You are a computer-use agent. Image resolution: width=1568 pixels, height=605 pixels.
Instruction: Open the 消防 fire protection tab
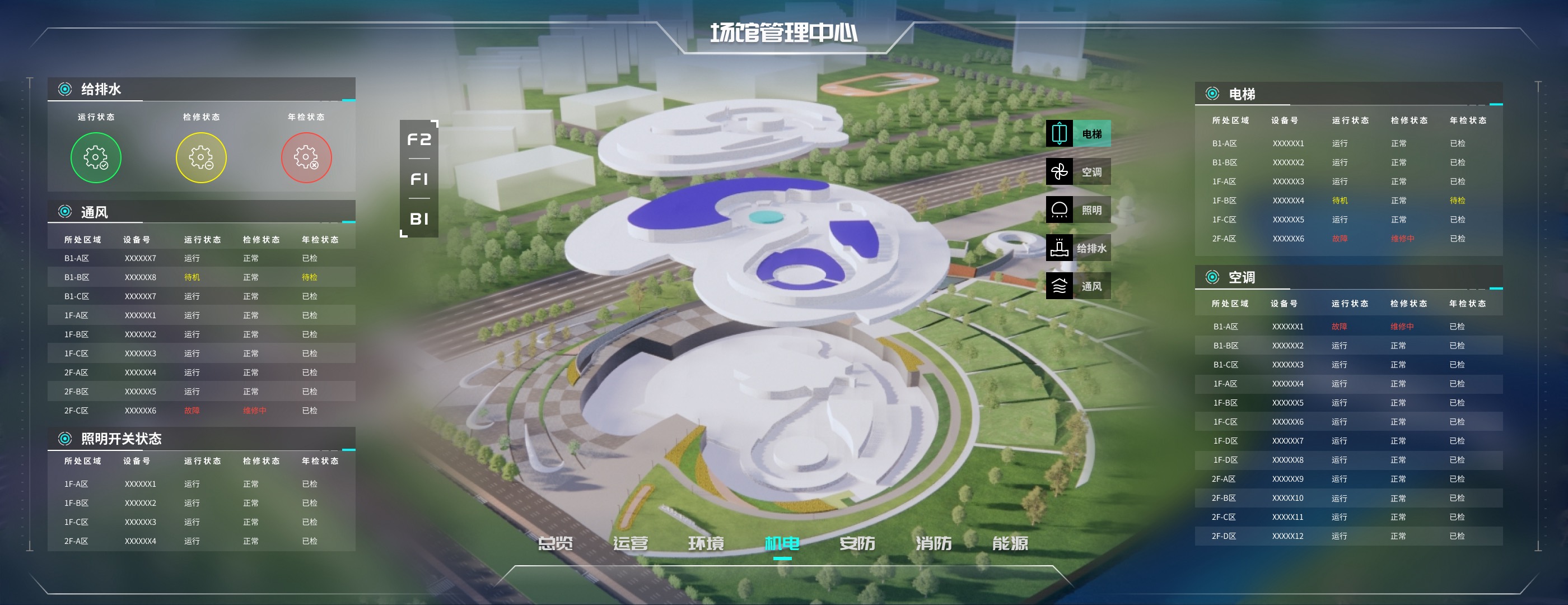pyautogui.click(x=933, y=542)
